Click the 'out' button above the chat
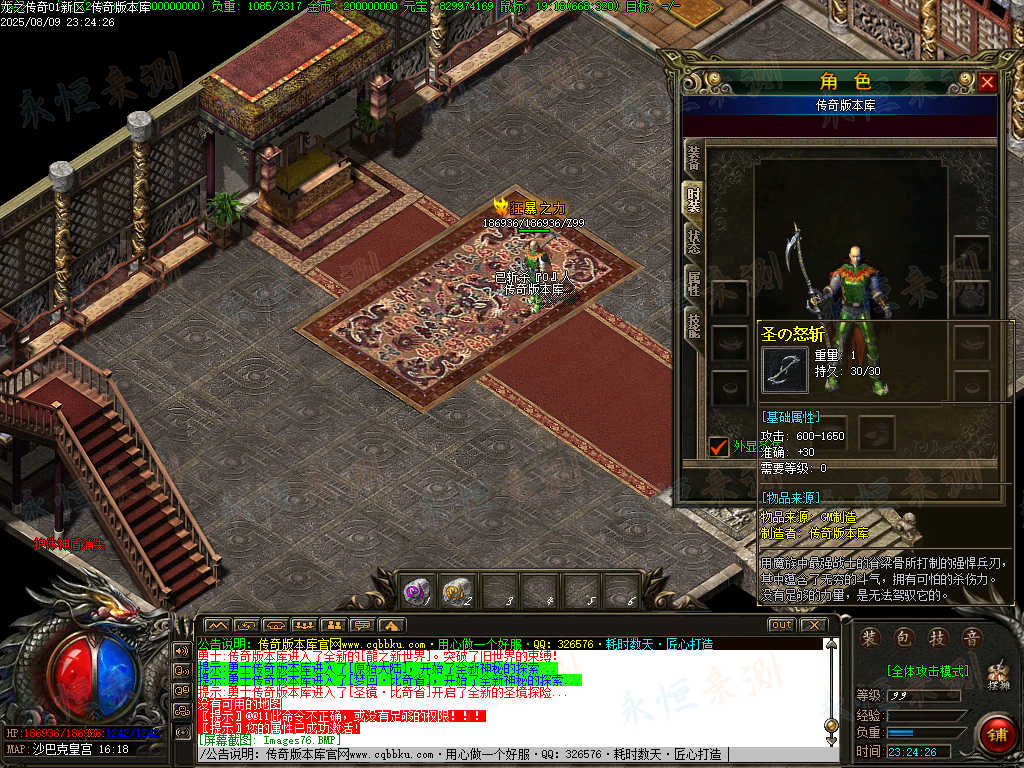The height and width of the screenshot is (768, 1024). tap(781, 625)
